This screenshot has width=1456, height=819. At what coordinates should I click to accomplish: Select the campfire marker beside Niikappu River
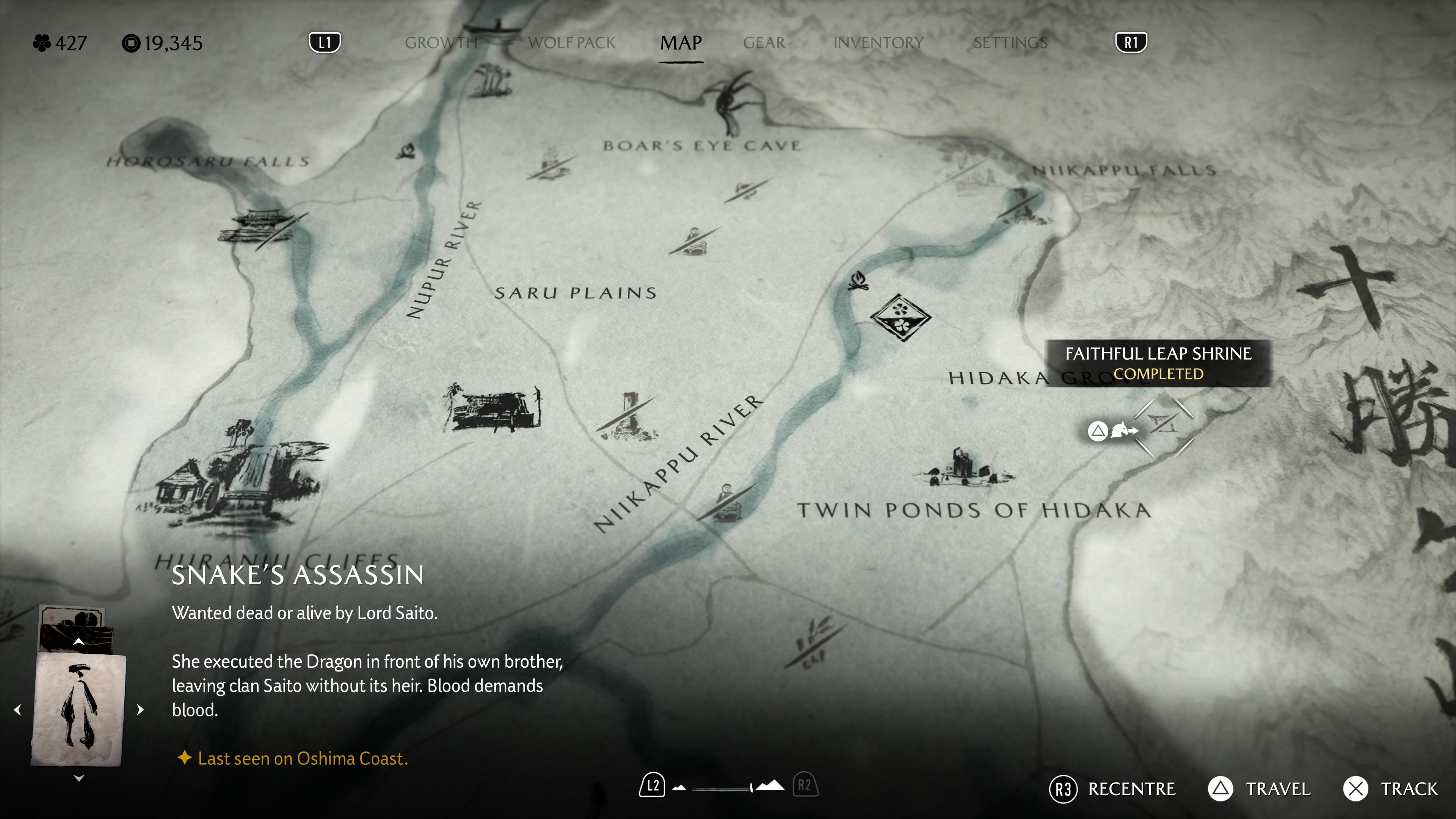click(x=858, y=280)
